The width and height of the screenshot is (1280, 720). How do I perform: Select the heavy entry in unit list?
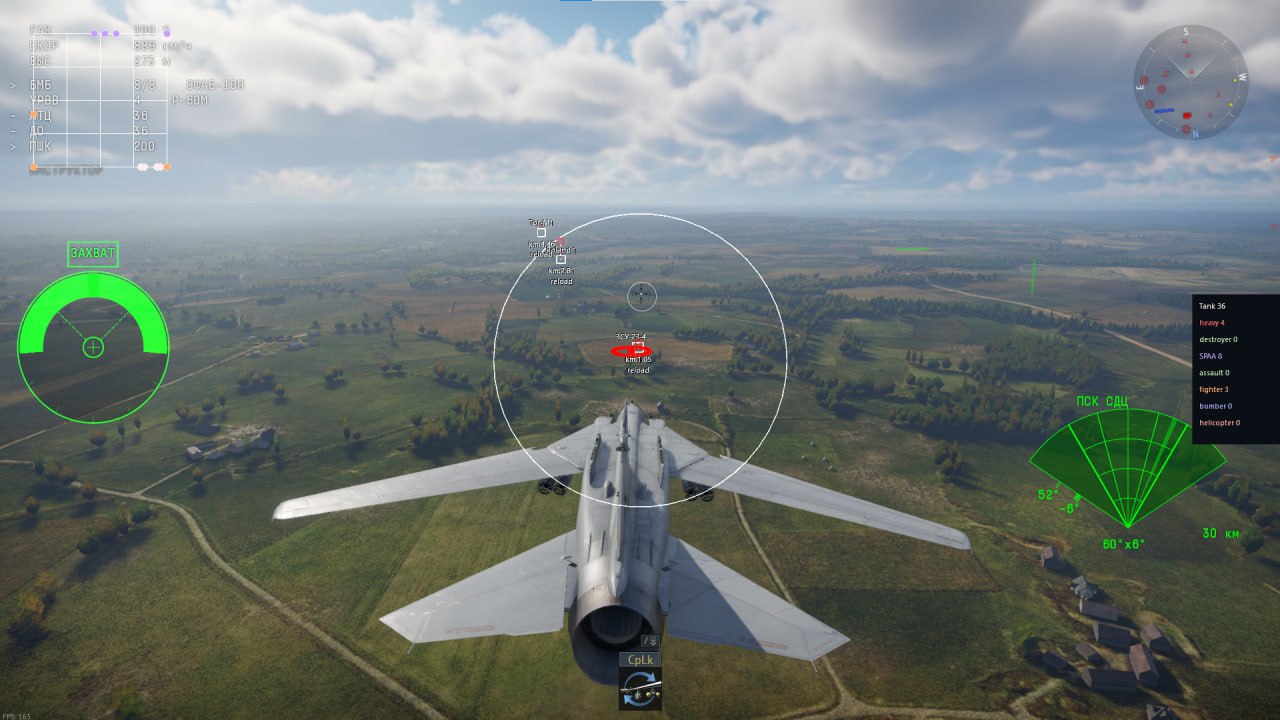[1214, 323]
